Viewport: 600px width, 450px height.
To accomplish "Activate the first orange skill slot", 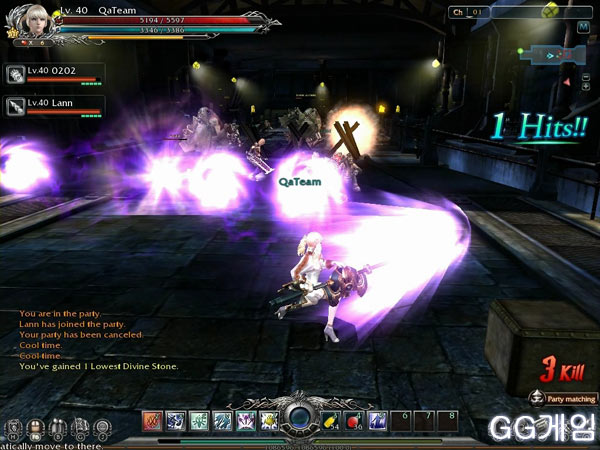I will click(x=152, y=420).
